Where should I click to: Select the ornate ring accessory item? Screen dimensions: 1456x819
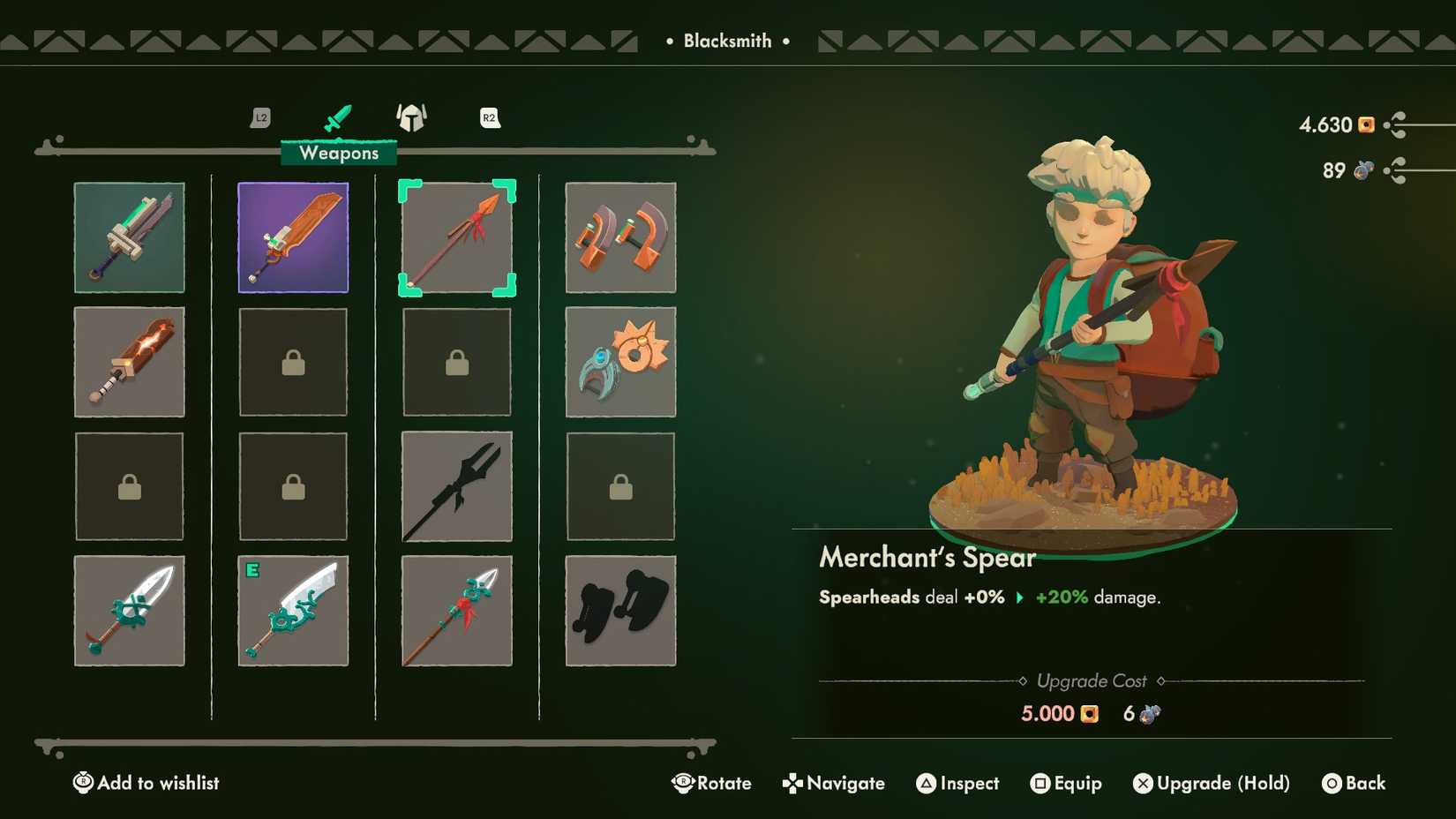[x=619, y=362]
